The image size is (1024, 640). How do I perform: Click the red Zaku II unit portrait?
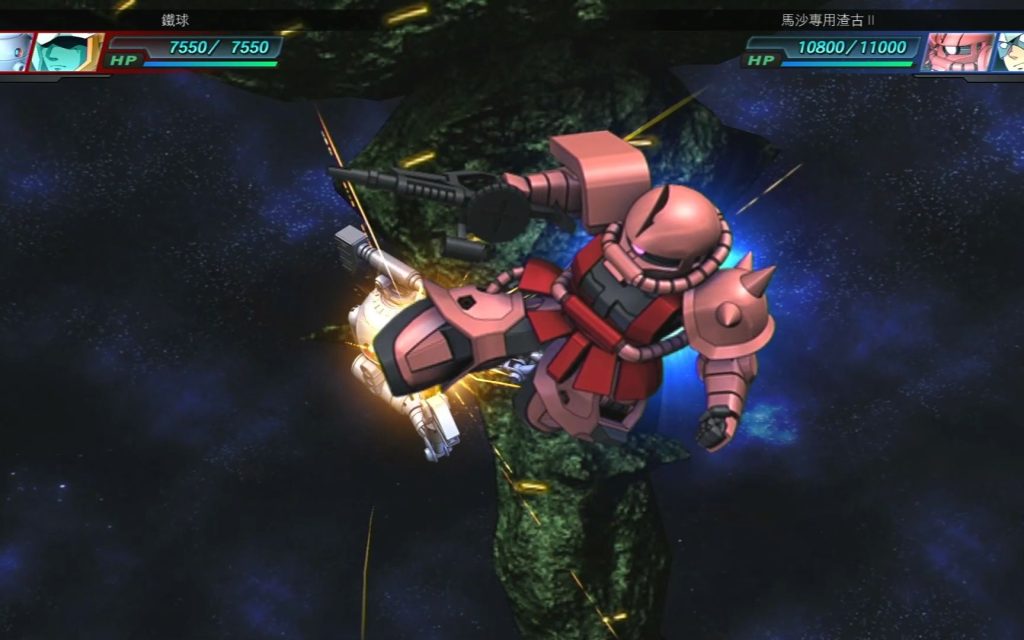click(958, 51)
